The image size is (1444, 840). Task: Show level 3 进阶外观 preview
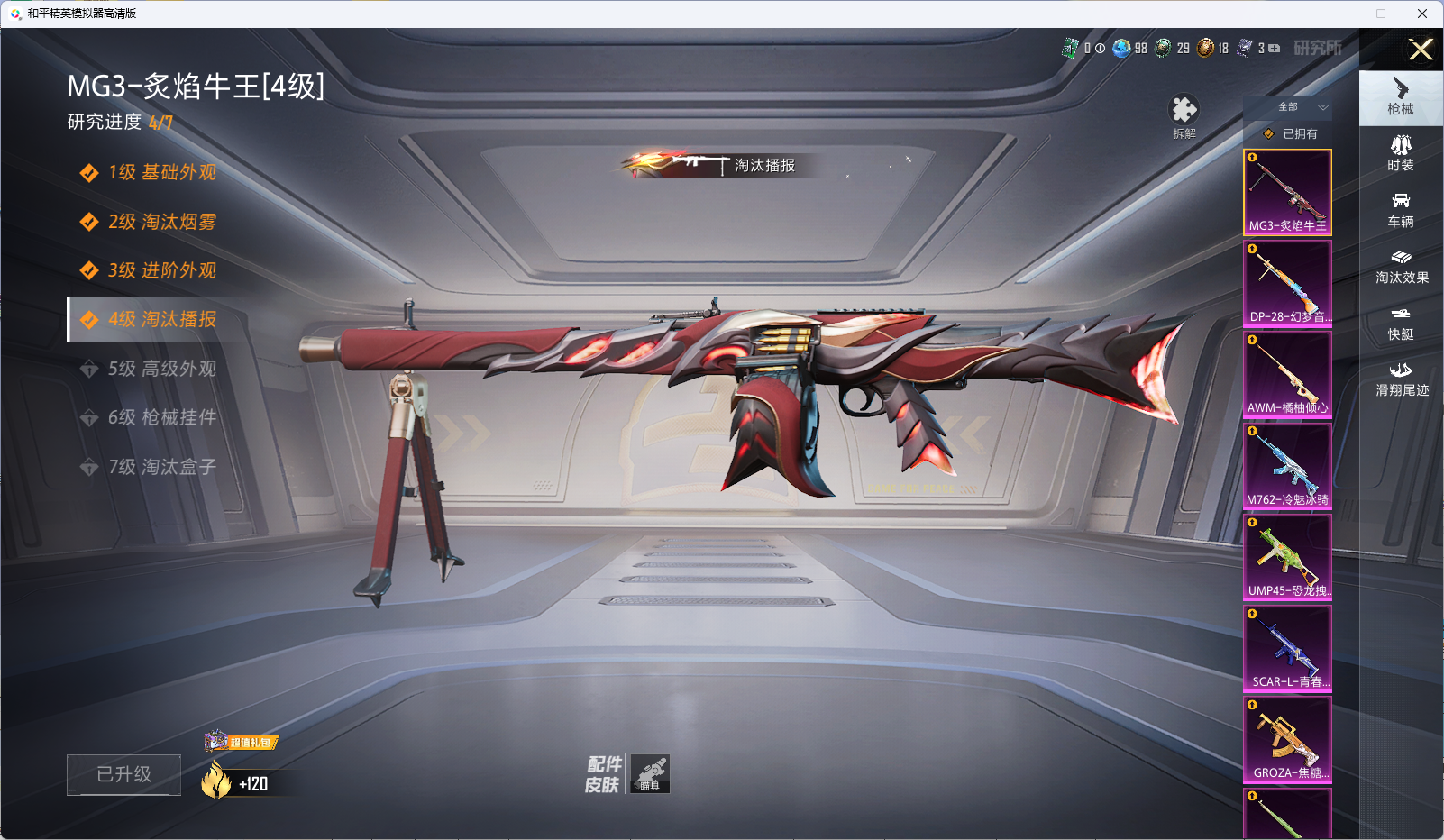click(x=162, y=270)
